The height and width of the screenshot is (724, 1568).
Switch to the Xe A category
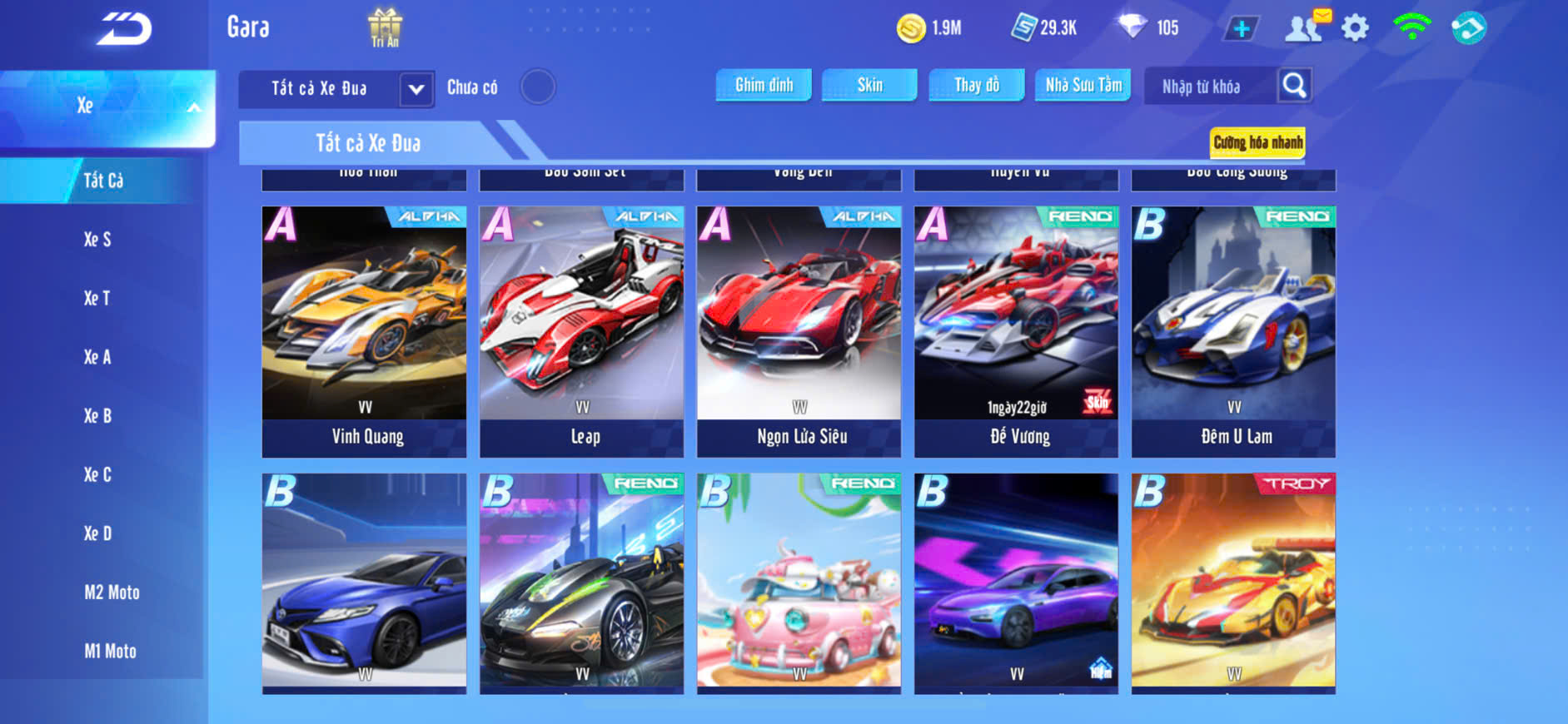97,357
